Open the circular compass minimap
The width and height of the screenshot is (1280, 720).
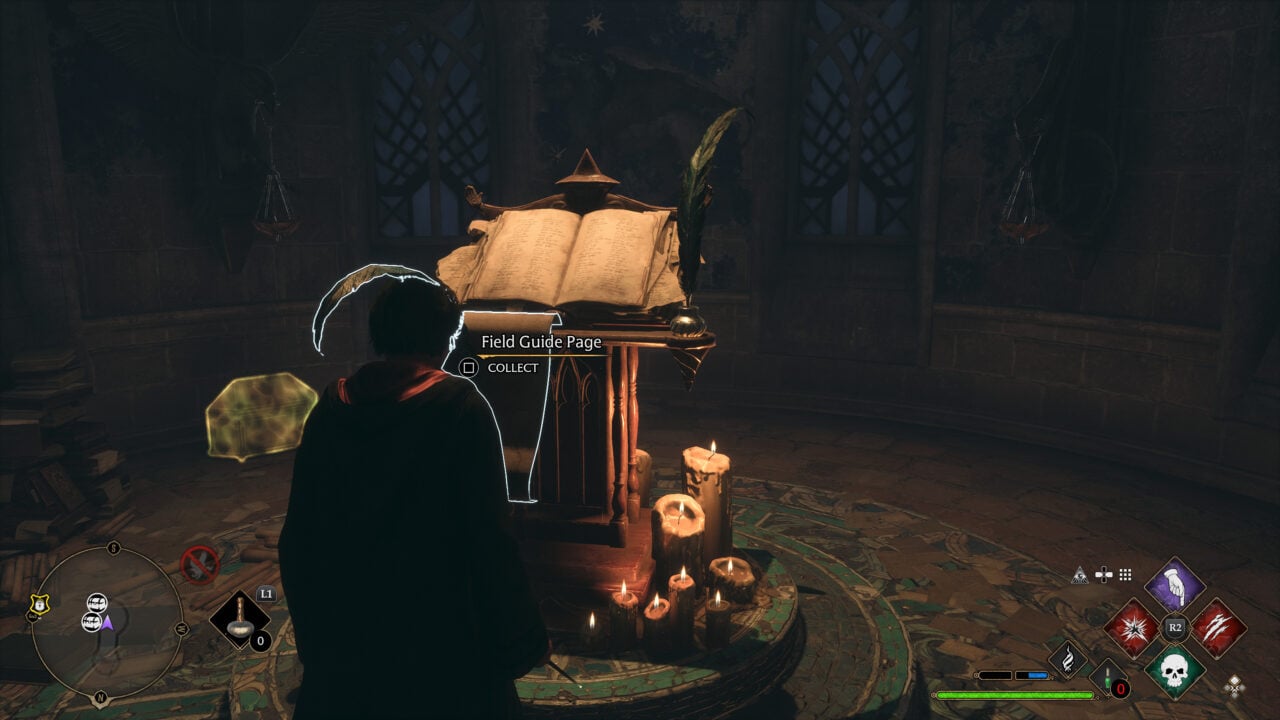click(x=106, y=621)
